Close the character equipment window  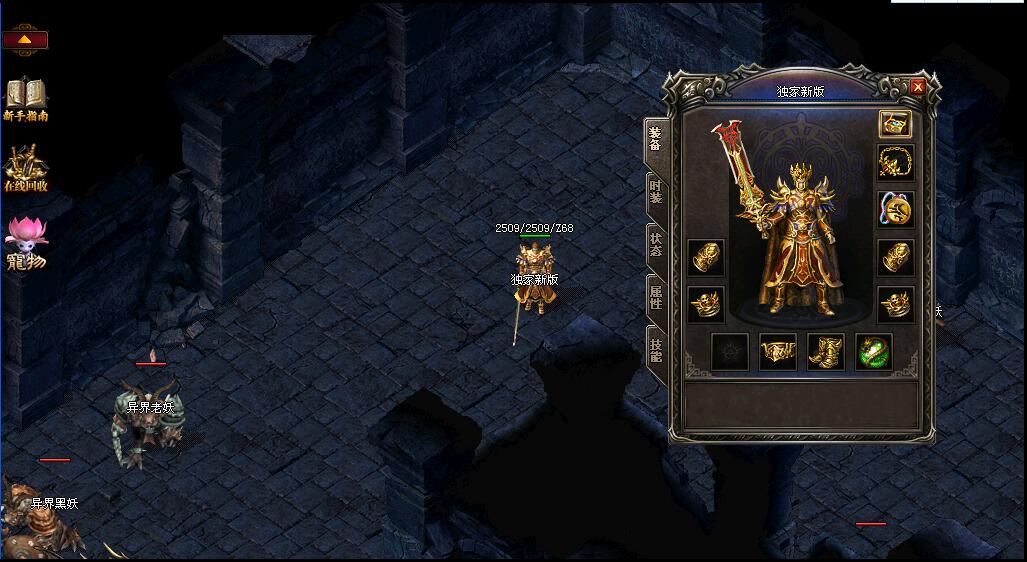(x=918, y=87)
